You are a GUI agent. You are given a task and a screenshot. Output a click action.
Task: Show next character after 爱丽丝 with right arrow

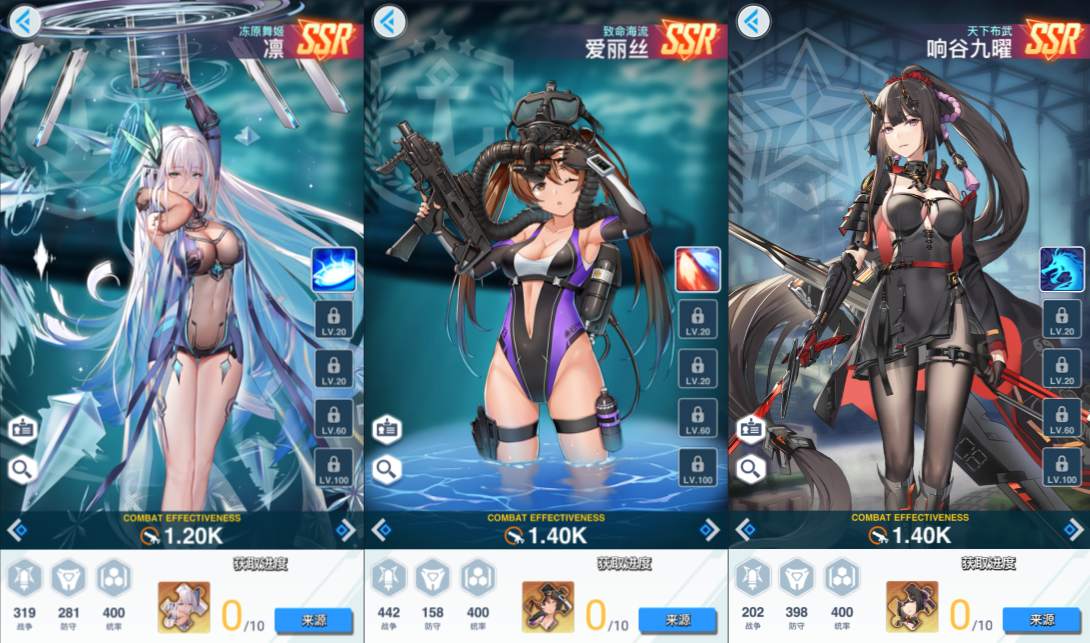pos(709,530)
